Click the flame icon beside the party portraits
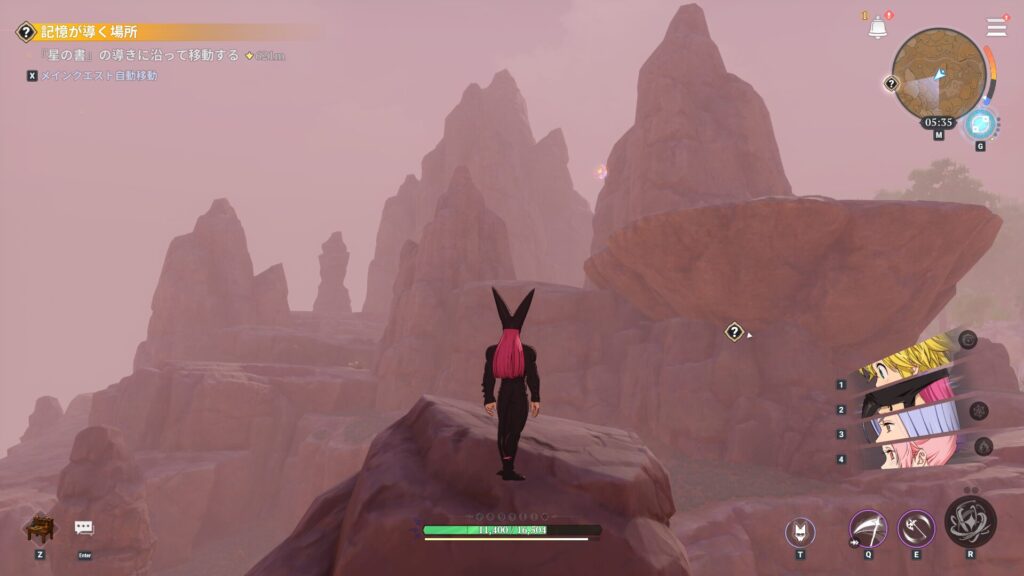Screen dimensions: 1024x576 click(x=984, y=446)
